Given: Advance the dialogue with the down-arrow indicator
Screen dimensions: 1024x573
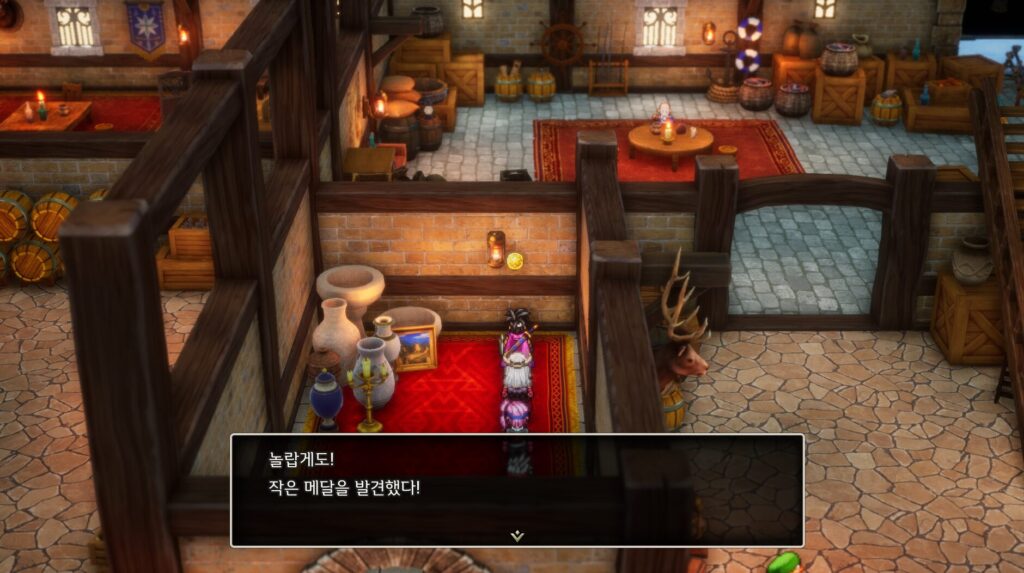Looking at the screenshot, I should pyautogui.click(x=516, y=535).
